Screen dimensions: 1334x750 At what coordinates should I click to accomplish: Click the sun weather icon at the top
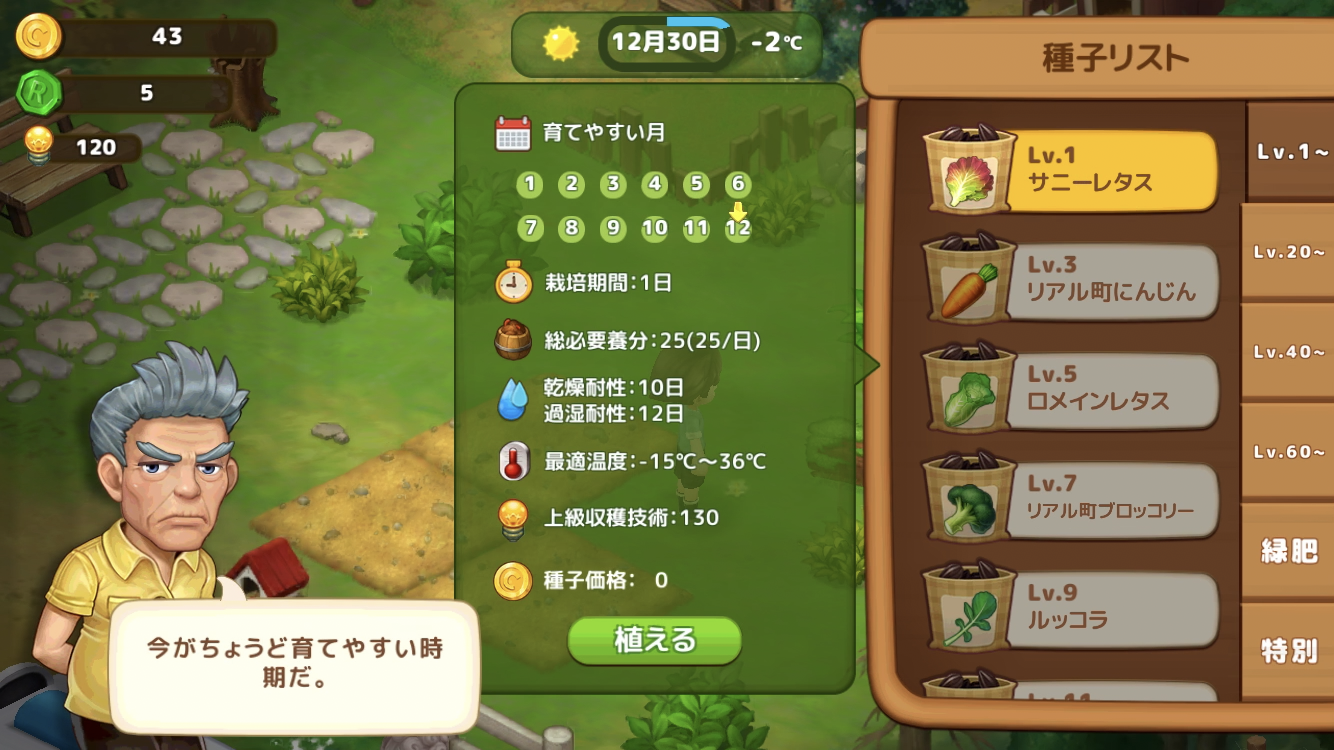pos(561,43)
